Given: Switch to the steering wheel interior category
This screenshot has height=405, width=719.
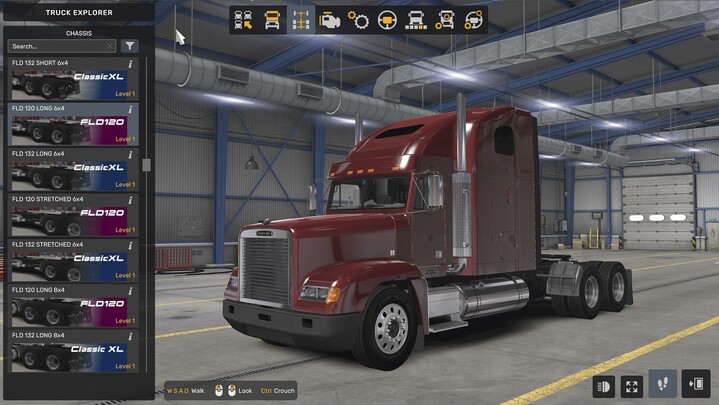Looking at the screenshot, I should [387, 20].
